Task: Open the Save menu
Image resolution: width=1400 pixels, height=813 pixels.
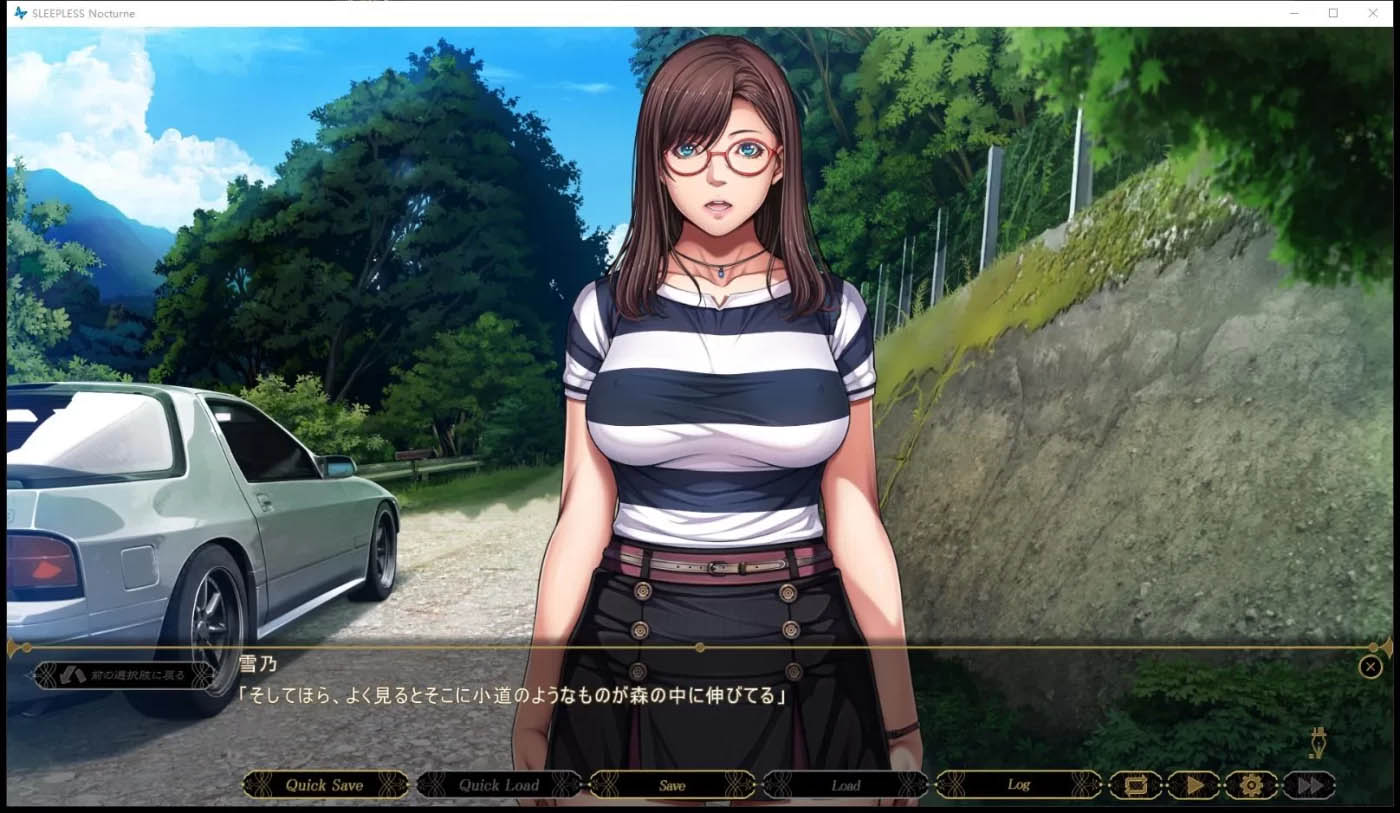Action: 672,785
